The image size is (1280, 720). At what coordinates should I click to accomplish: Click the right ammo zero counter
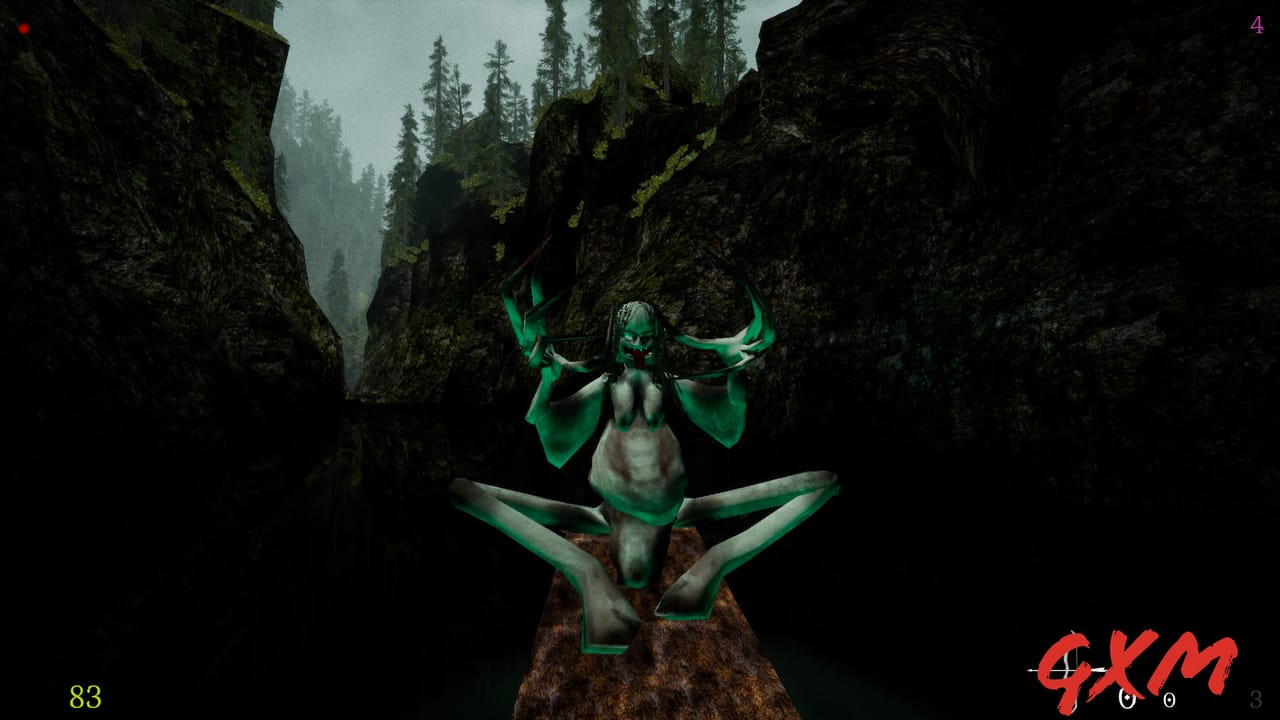(x=1170, y=700)
